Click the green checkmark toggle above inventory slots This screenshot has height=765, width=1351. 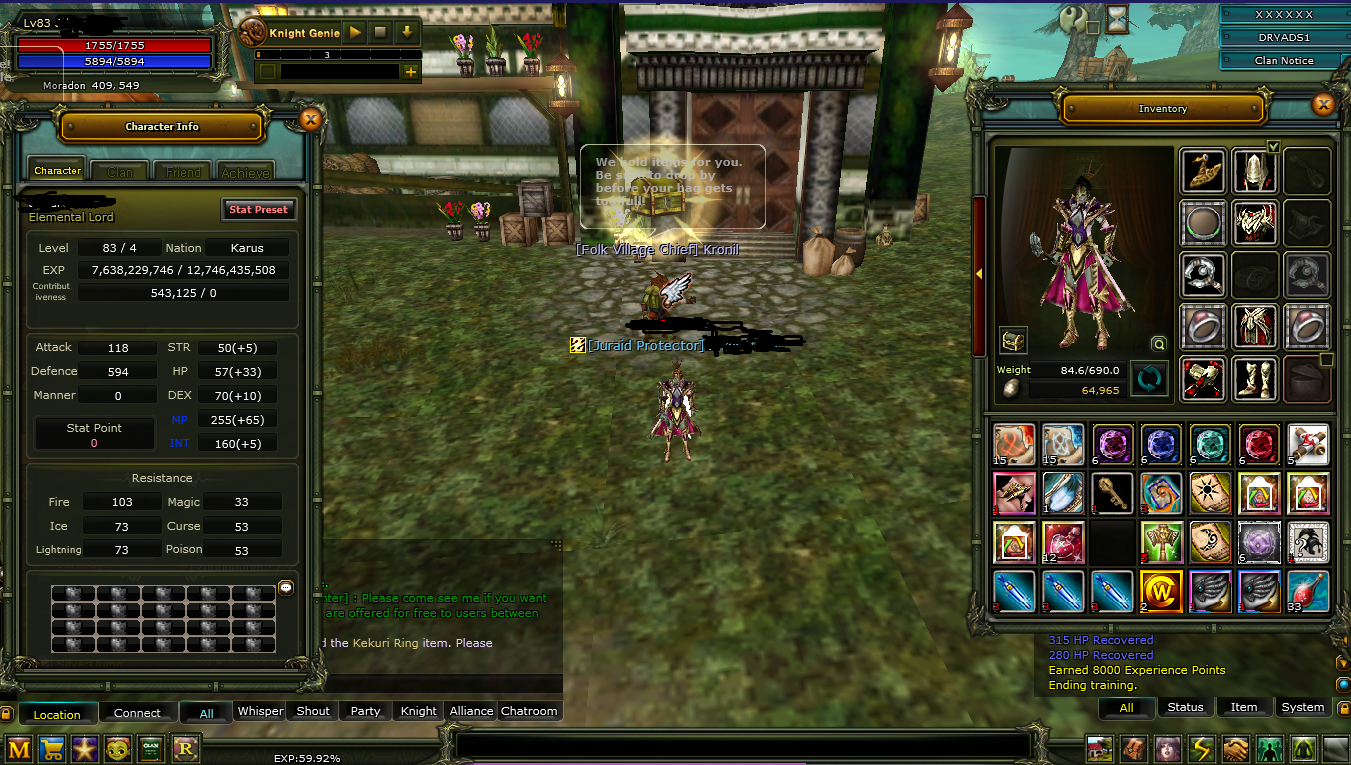pyautogui.click(x=1274, y=146)
